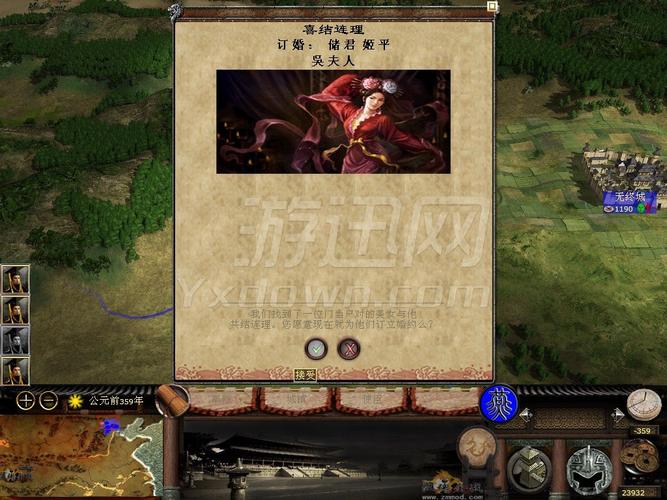This screenshot has height=500, width=667.
Task: Accept the marriage proposal with the green checkmark
Action: pyautogui.click(x=316, y=348)
